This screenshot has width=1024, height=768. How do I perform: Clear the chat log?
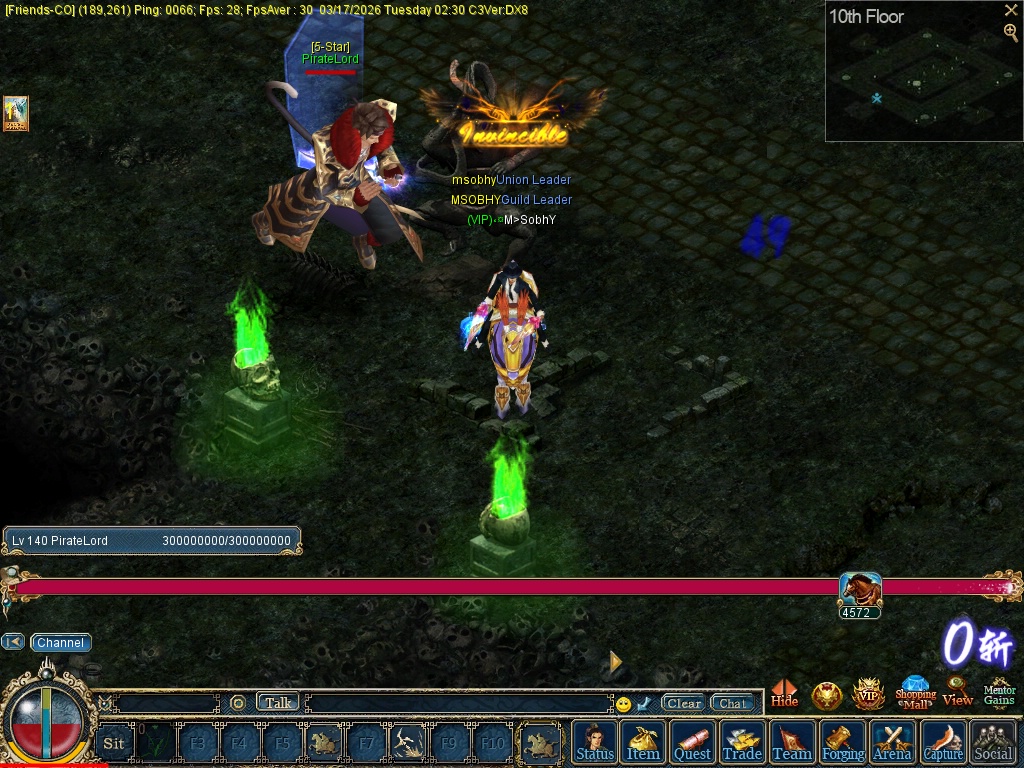[x=684, y=703]
